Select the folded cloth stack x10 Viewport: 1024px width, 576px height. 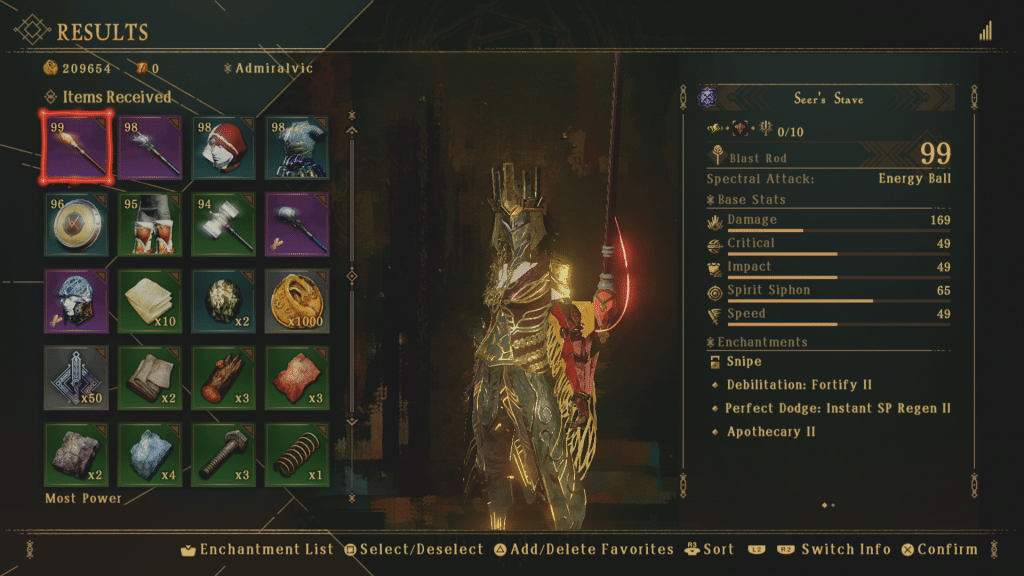pyautogui.click(x=150, y=300)
